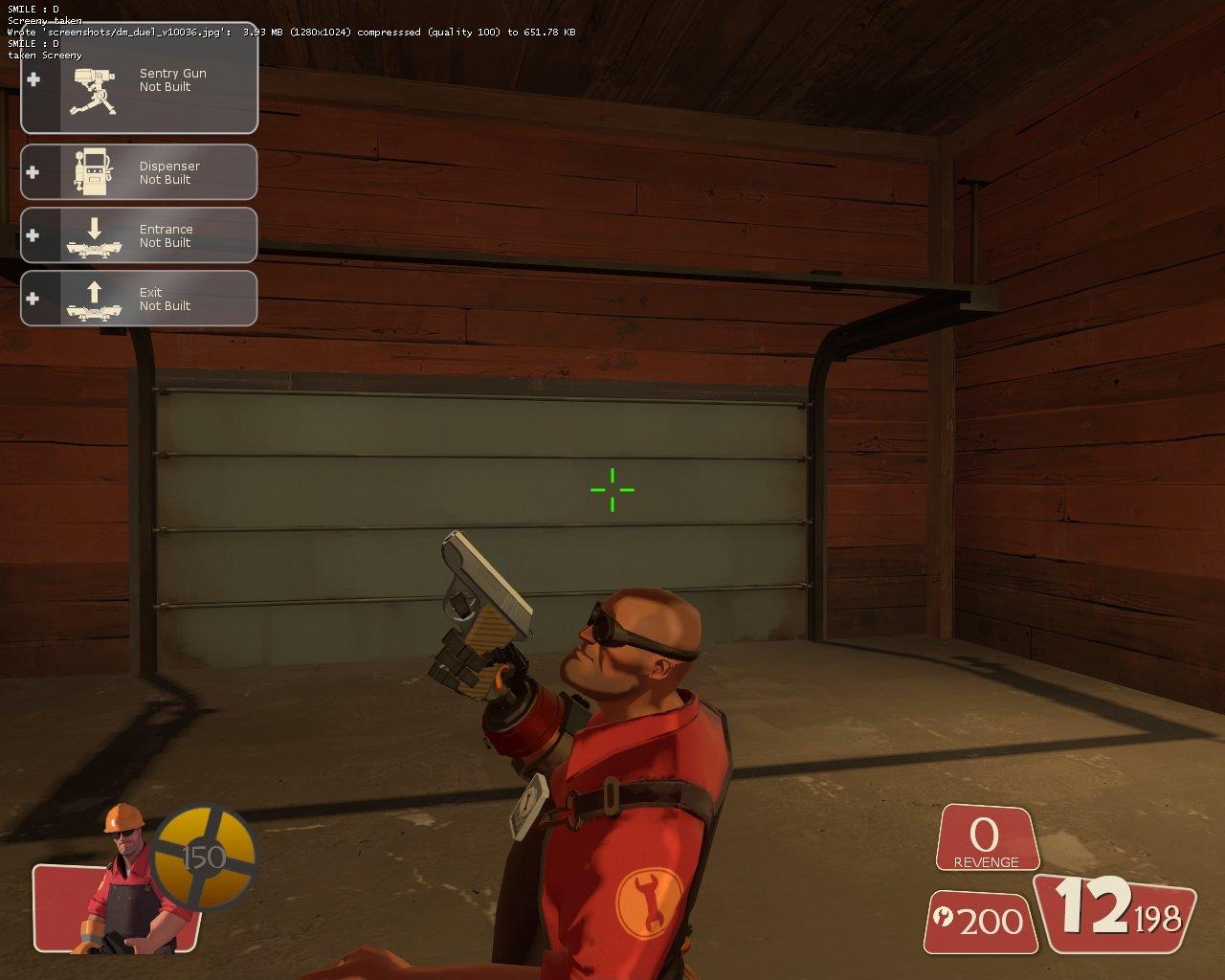Select the teleporter Exit panel

(x=140, y=299)
